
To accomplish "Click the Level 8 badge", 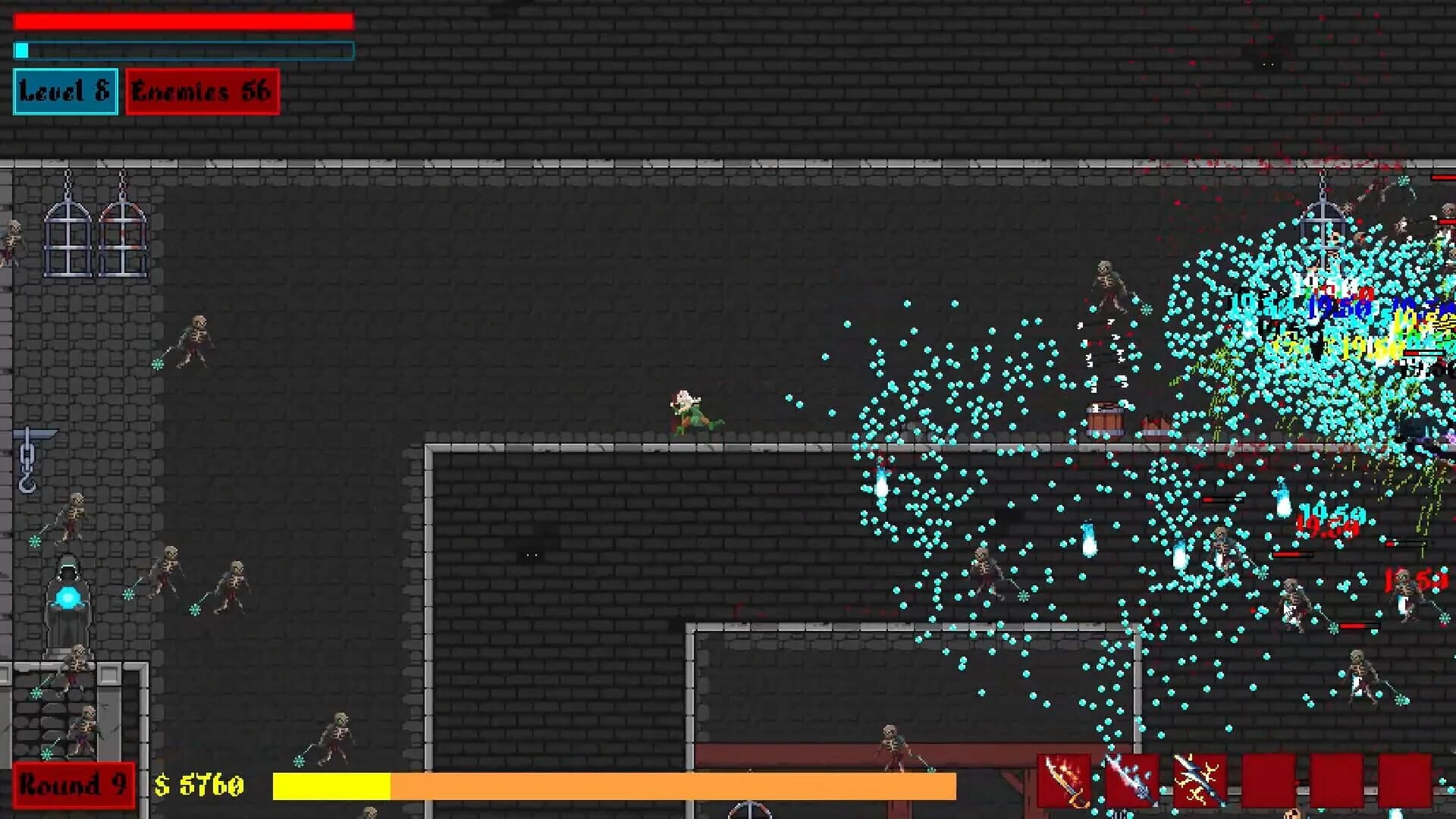I will [x=64, y=92].
